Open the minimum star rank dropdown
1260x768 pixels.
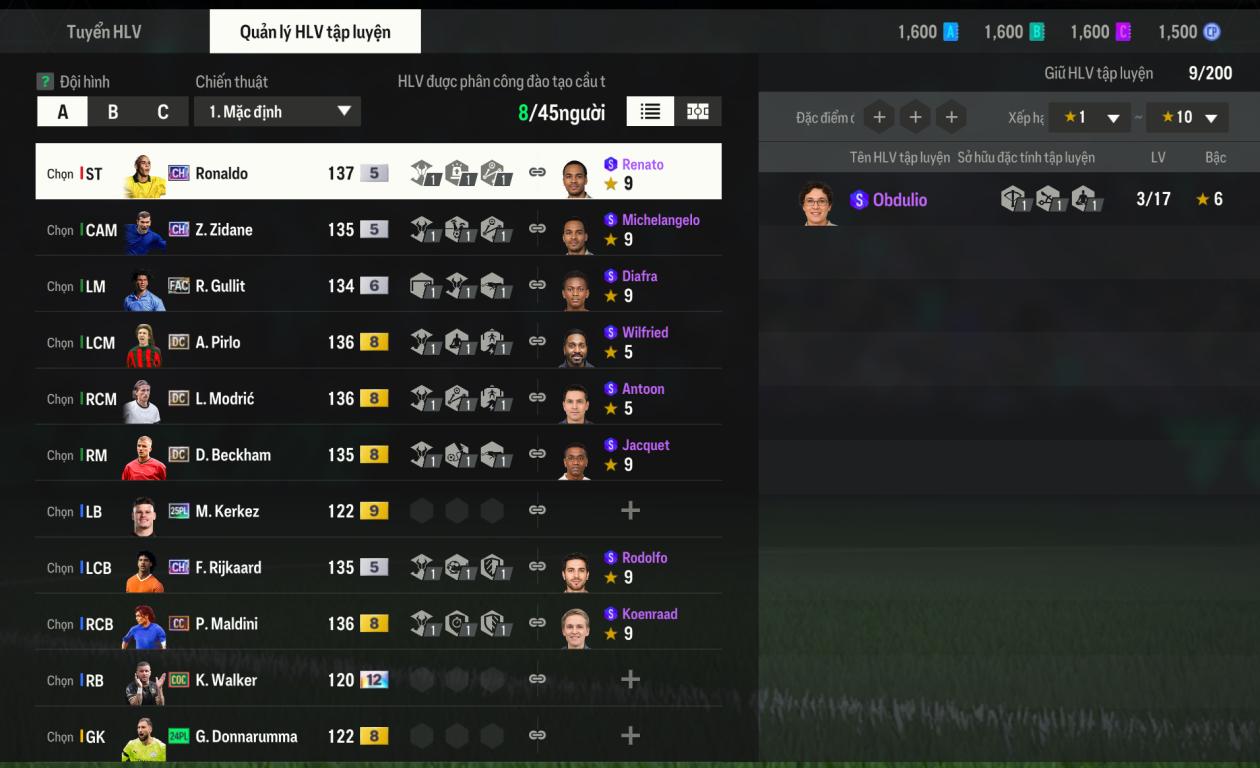point(1089,118)
